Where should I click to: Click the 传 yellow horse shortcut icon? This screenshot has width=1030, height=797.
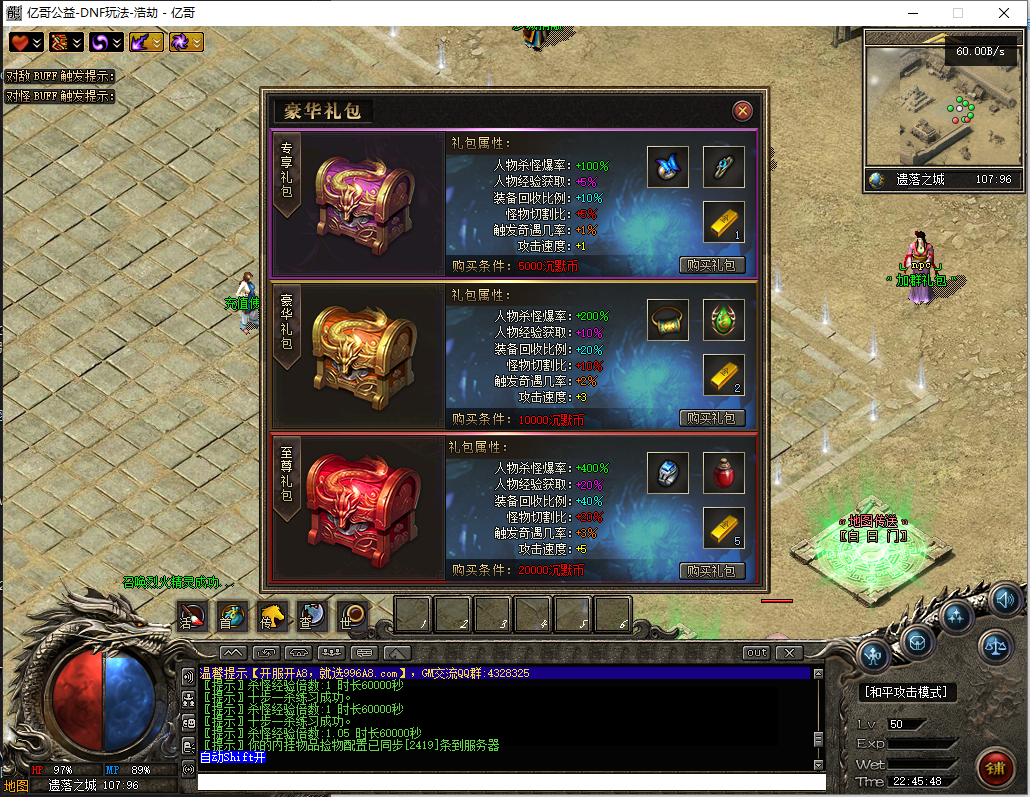click(x=272, y=616)
